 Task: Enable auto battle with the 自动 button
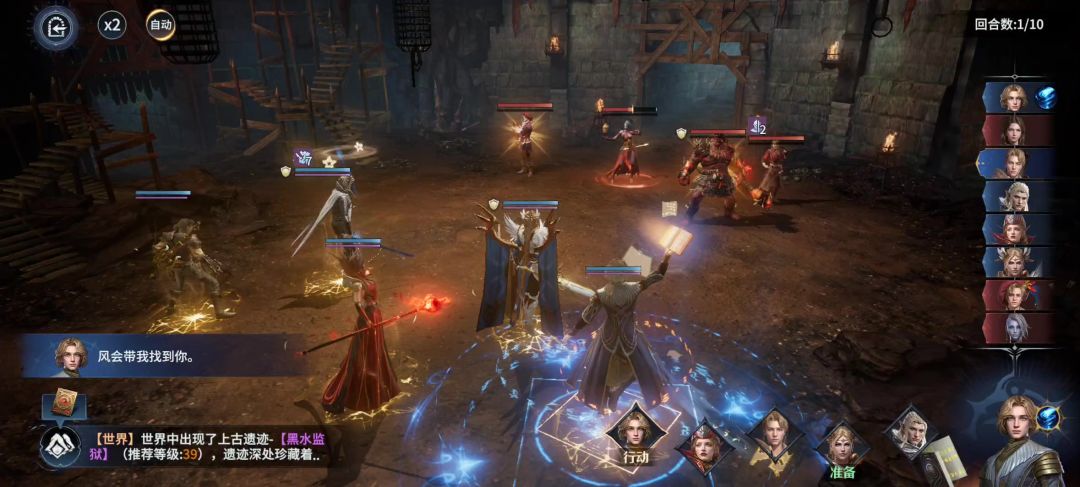160,25
